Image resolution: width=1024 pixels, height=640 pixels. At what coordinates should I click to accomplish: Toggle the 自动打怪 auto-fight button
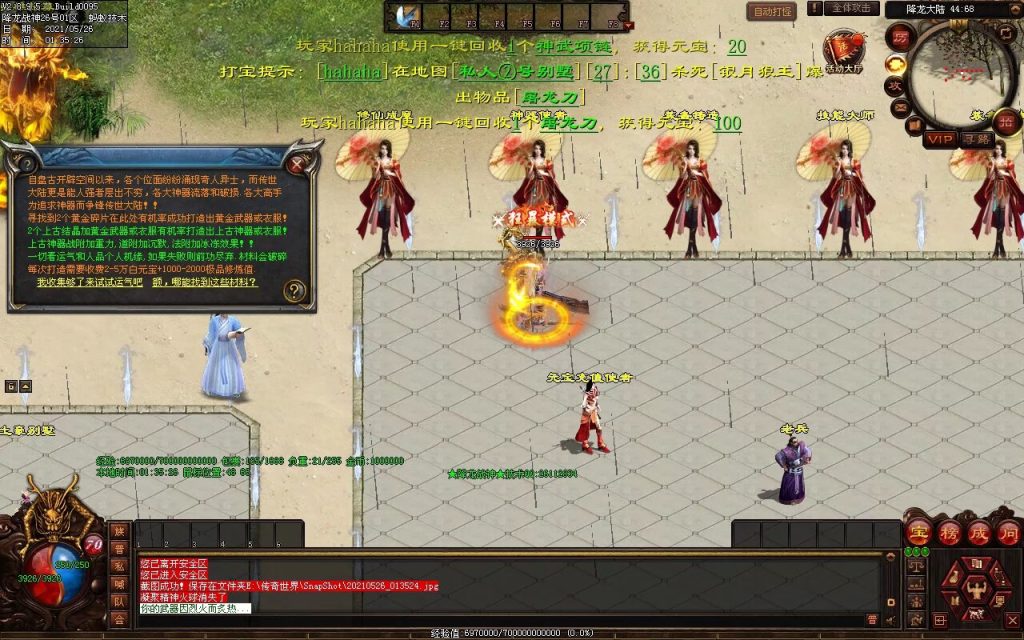pyautogui.click(x=771, y=11)
